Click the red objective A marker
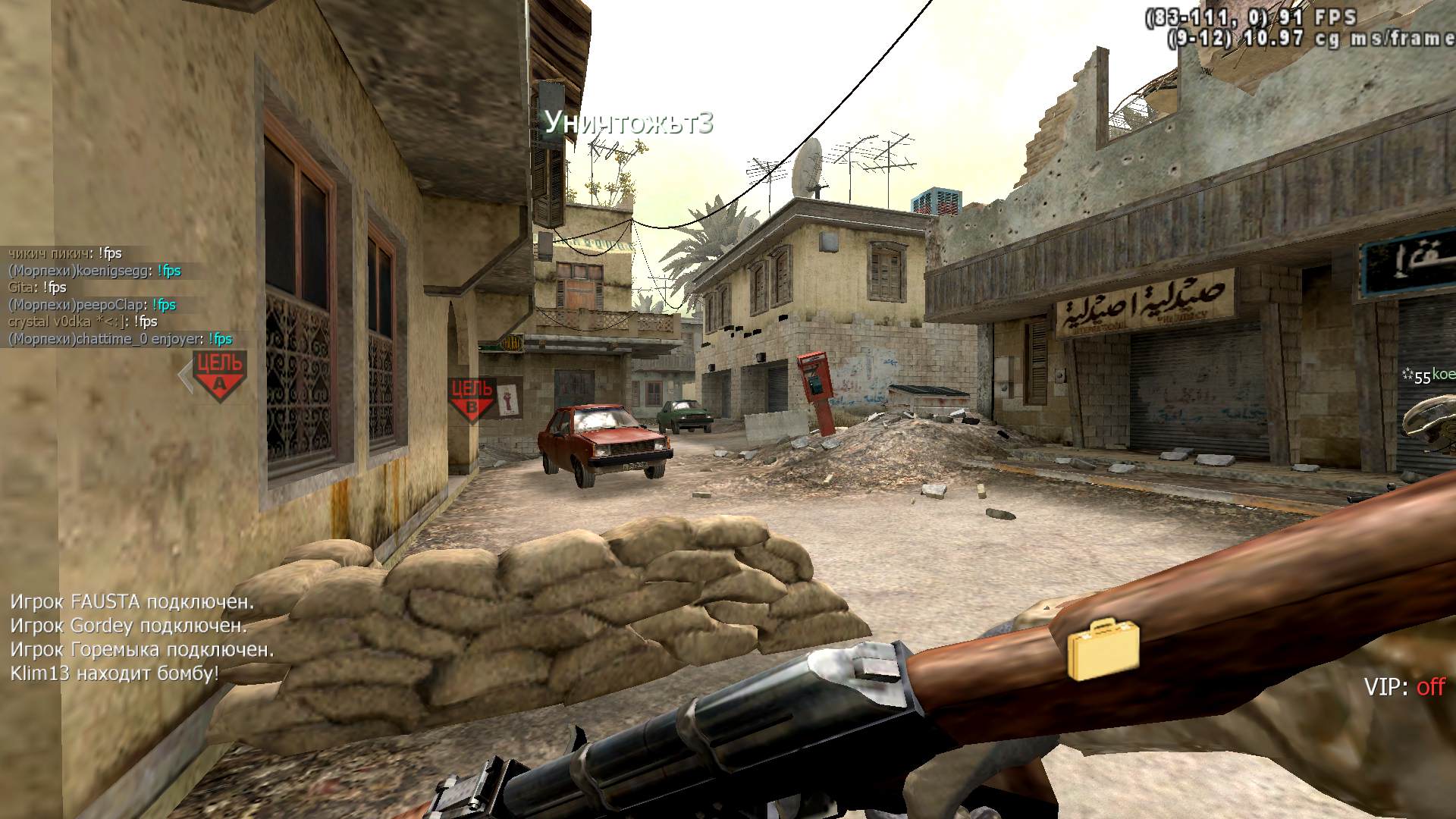 point(219,374)
